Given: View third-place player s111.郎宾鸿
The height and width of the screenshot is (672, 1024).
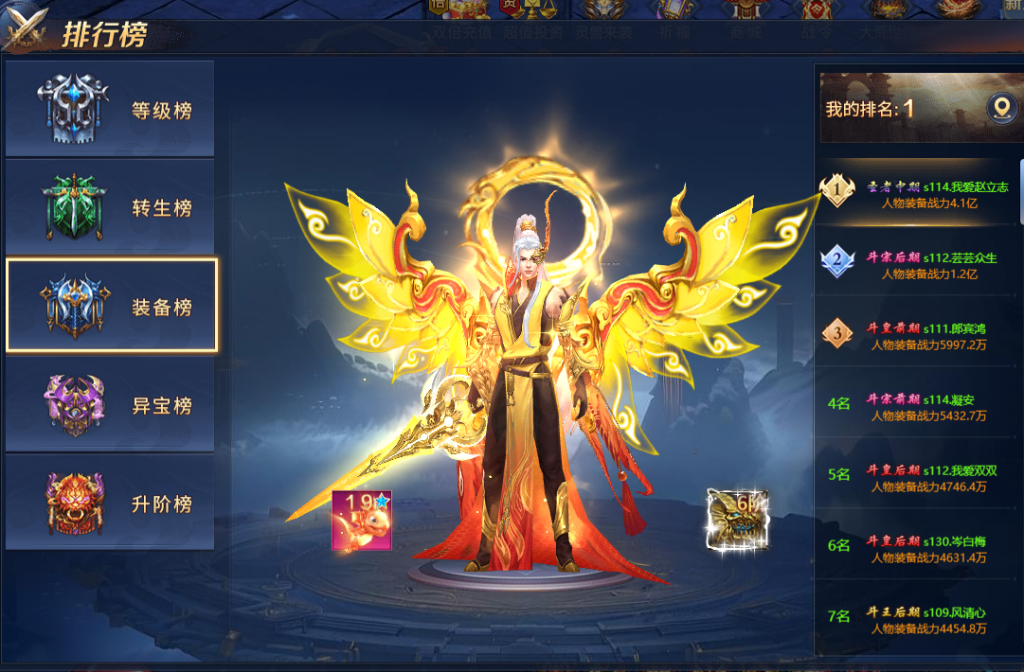Looking at the screenshot, I should [920, 336].
